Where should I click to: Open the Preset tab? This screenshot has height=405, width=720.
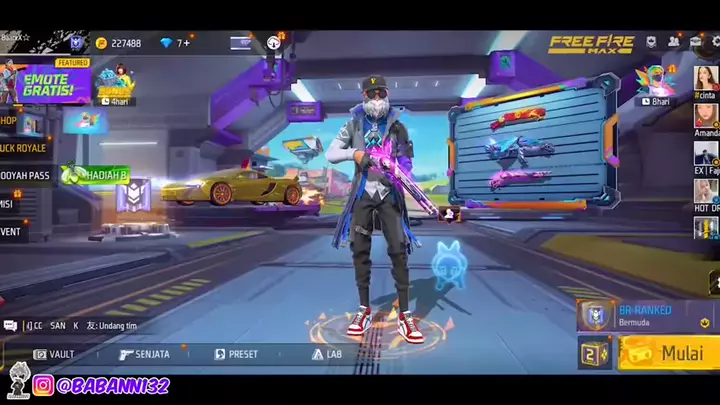(236, 354)
